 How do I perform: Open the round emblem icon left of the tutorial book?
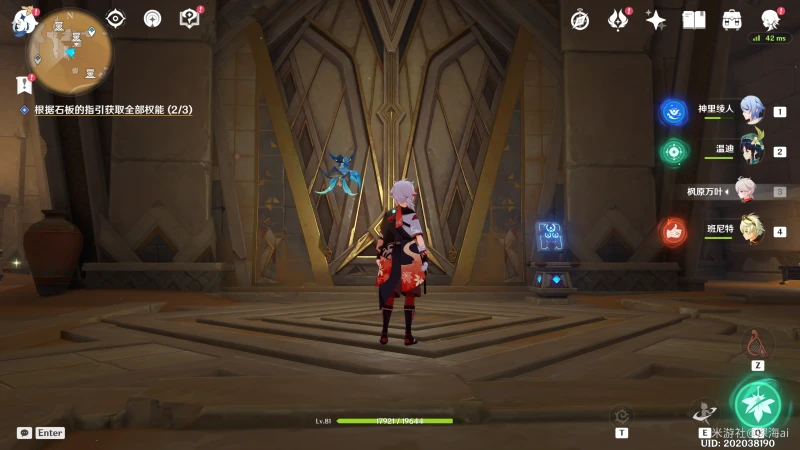point(152,18)
